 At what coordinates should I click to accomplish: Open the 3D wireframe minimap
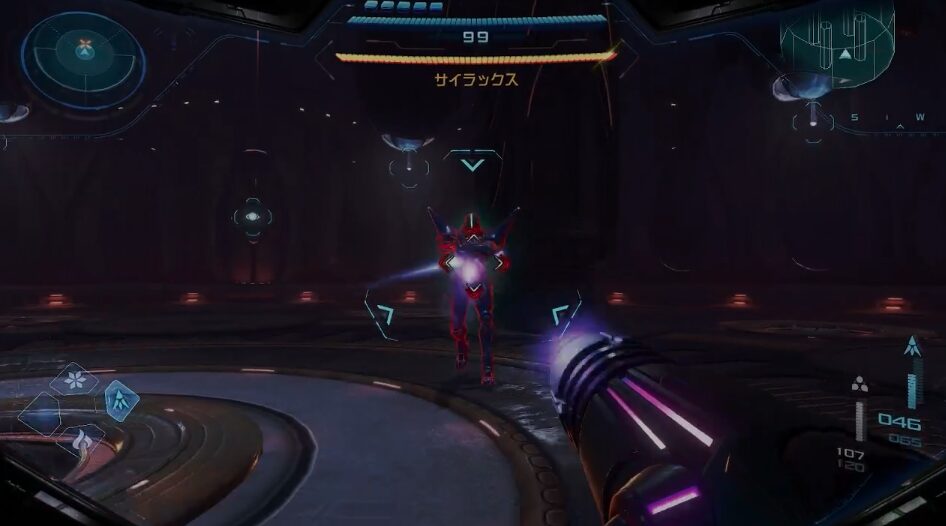pos(838,42)
